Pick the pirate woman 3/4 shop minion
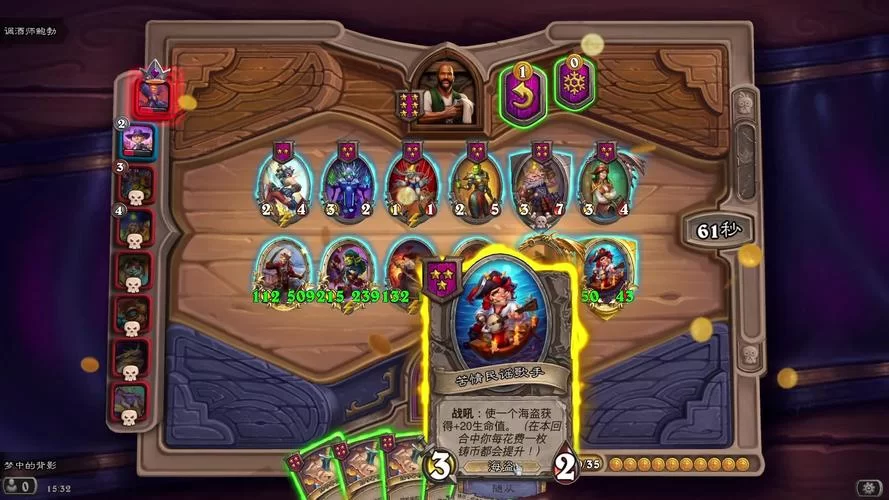889x500 pixels. [x=605, y=184]
